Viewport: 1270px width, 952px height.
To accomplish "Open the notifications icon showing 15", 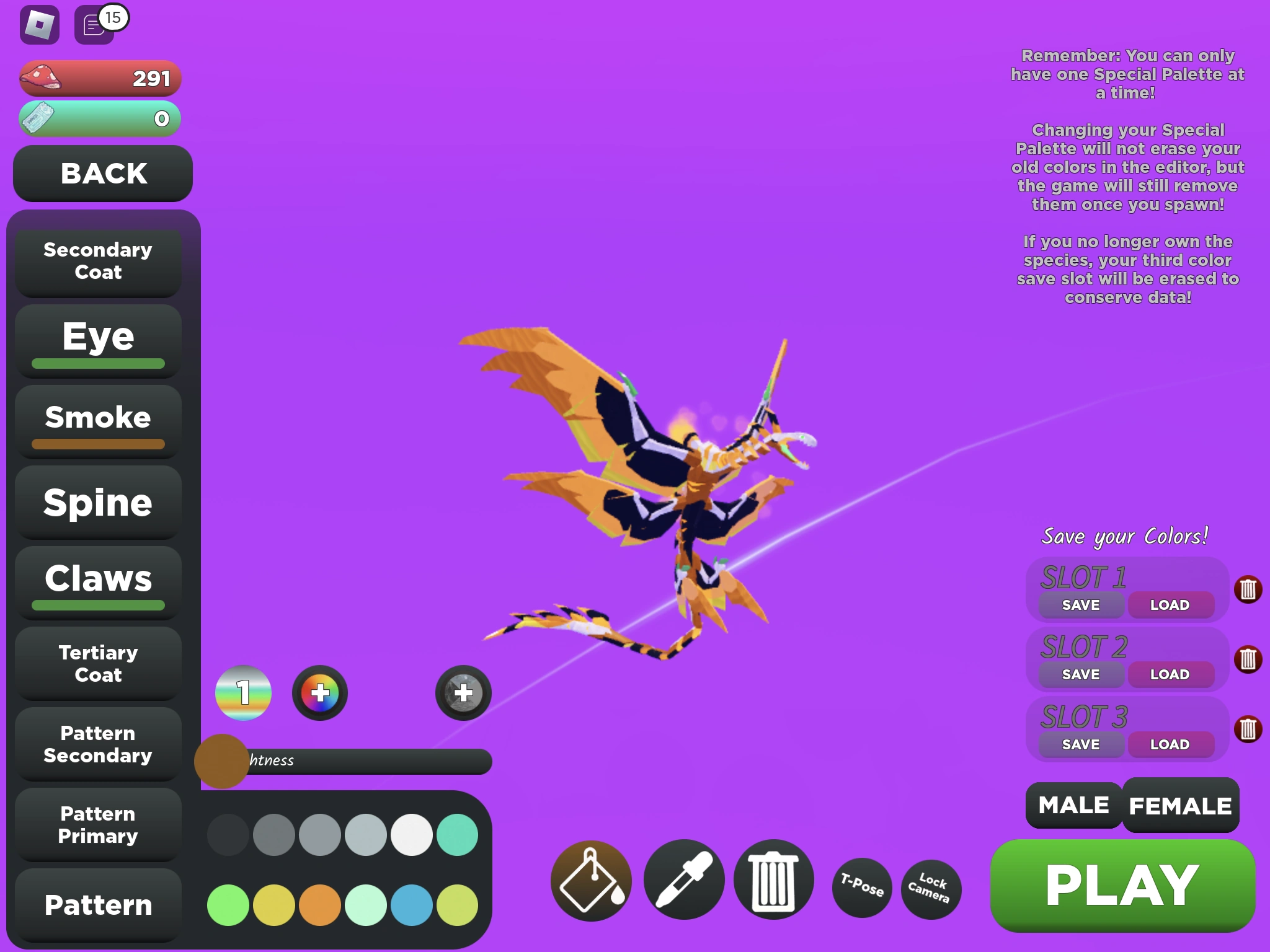I will (94, 25).
